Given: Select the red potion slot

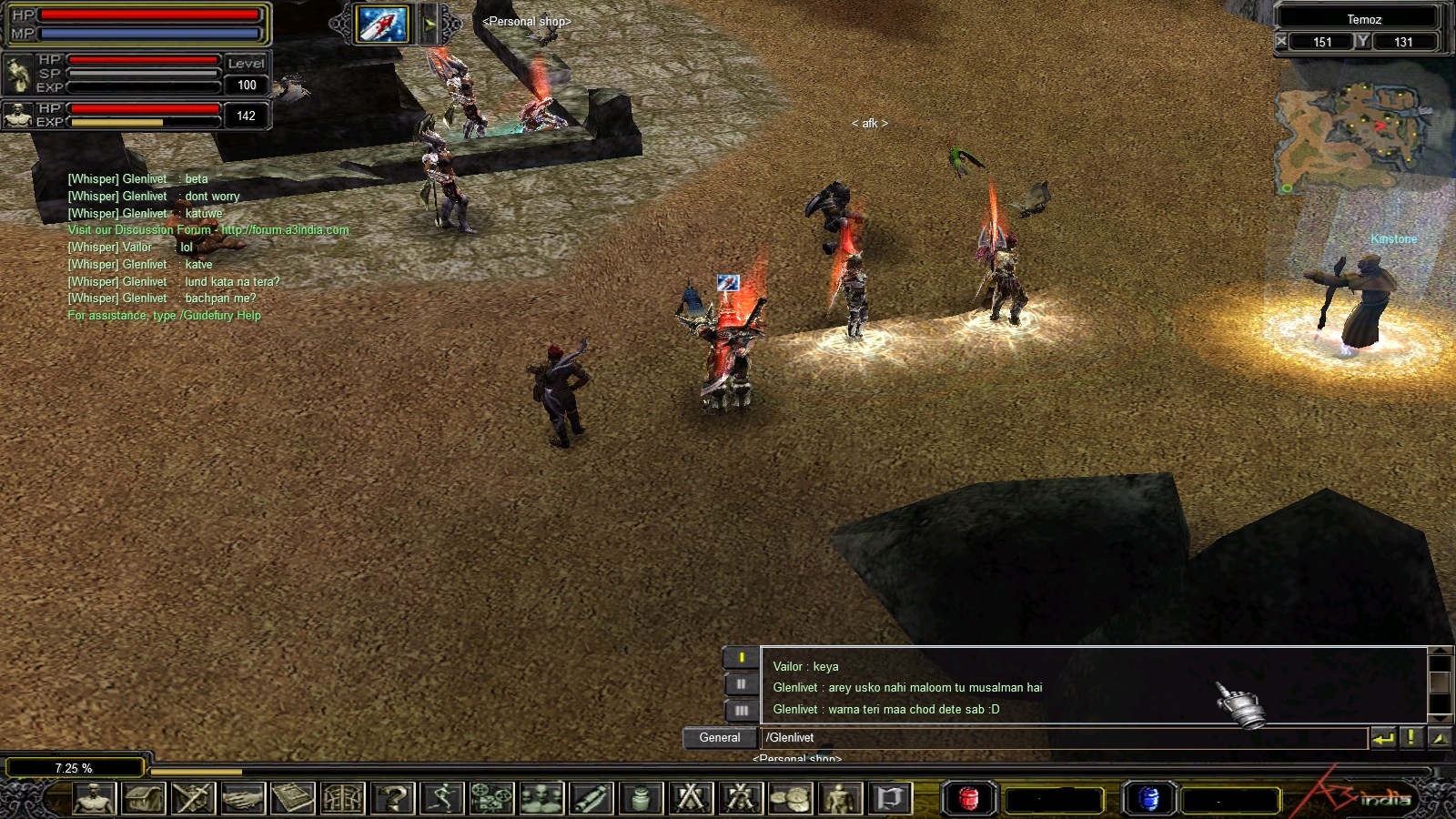Looking at the screenshot, I should coord(968,799).
